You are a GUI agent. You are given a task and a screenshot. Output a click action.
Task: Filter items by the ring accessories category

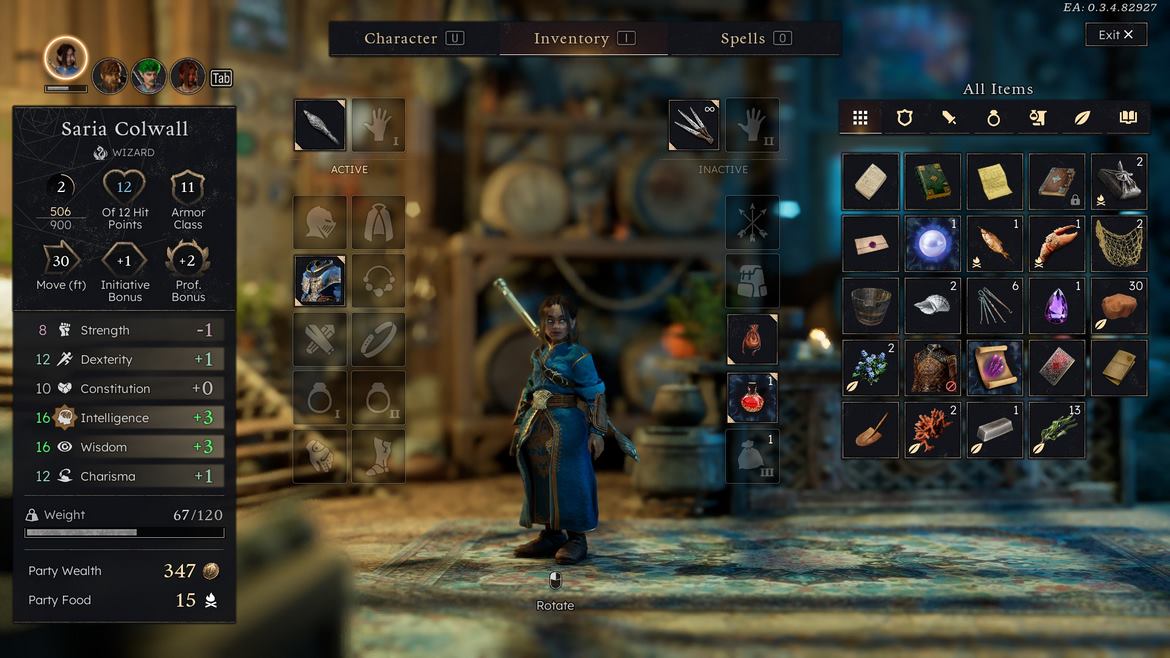994,118
